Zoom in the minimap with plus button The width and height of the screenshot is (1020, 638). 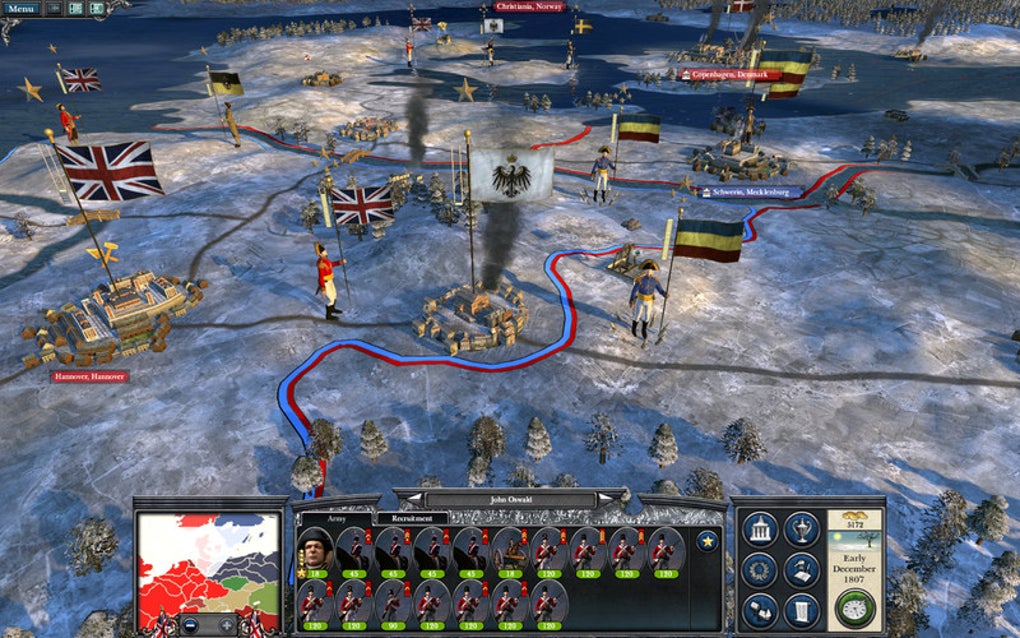point(227,625)
